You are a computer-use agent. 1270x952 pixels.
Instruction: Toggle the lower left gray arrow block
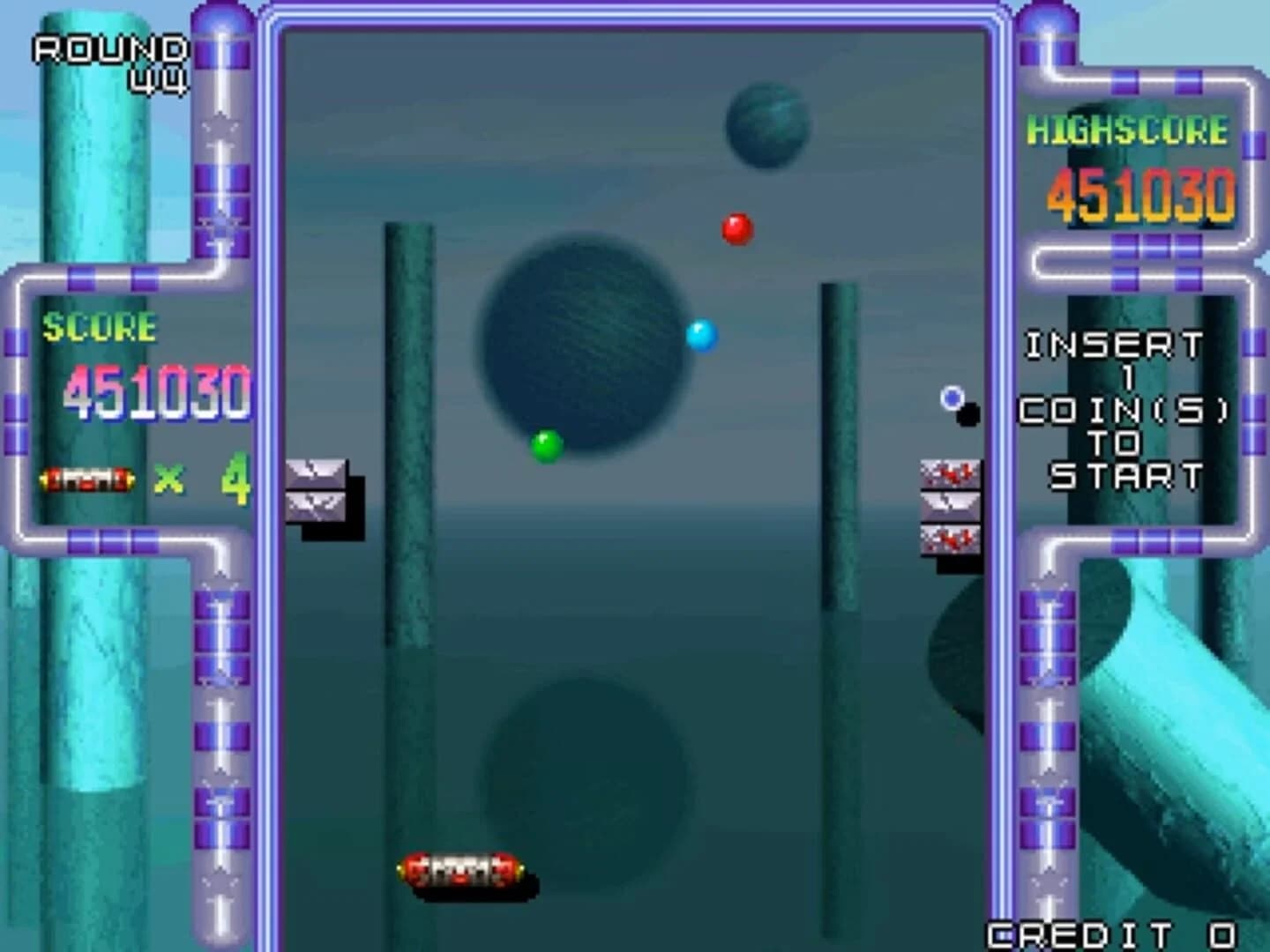pyautogui.click(x=315, y=507)
